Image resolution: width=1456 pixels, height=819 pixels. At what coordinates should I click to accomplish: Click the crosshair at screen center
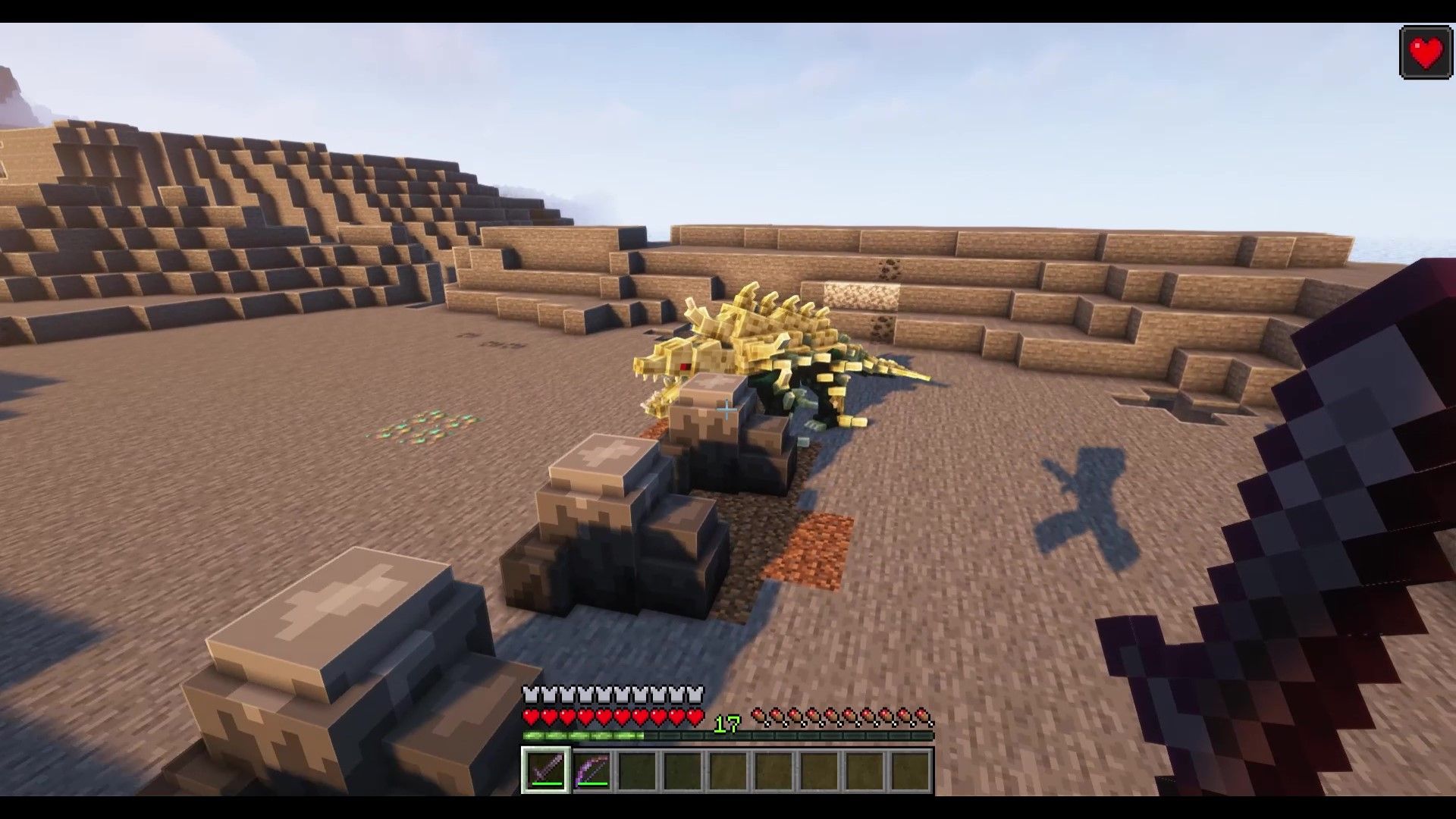click(x=726, y=411)
